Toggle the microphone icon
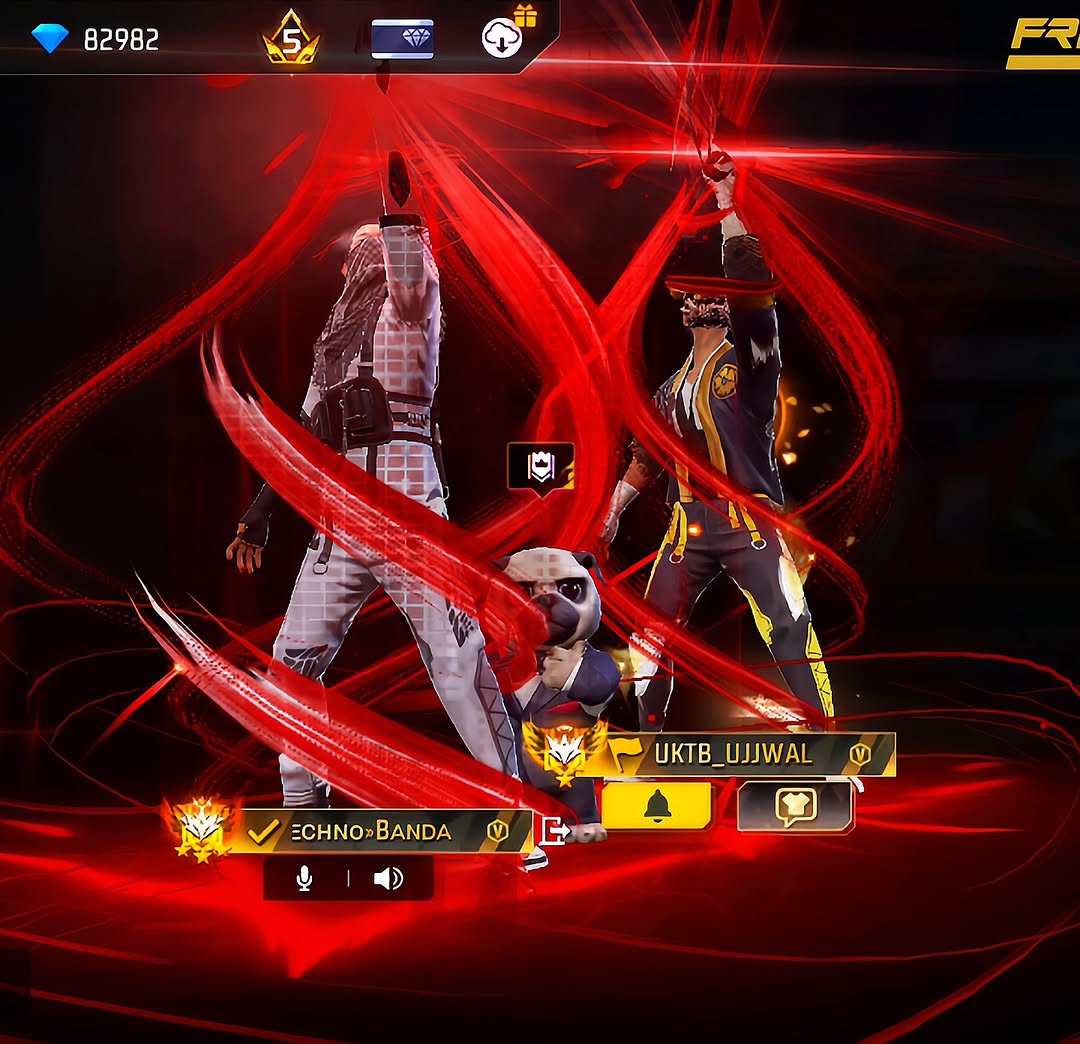 305,879
